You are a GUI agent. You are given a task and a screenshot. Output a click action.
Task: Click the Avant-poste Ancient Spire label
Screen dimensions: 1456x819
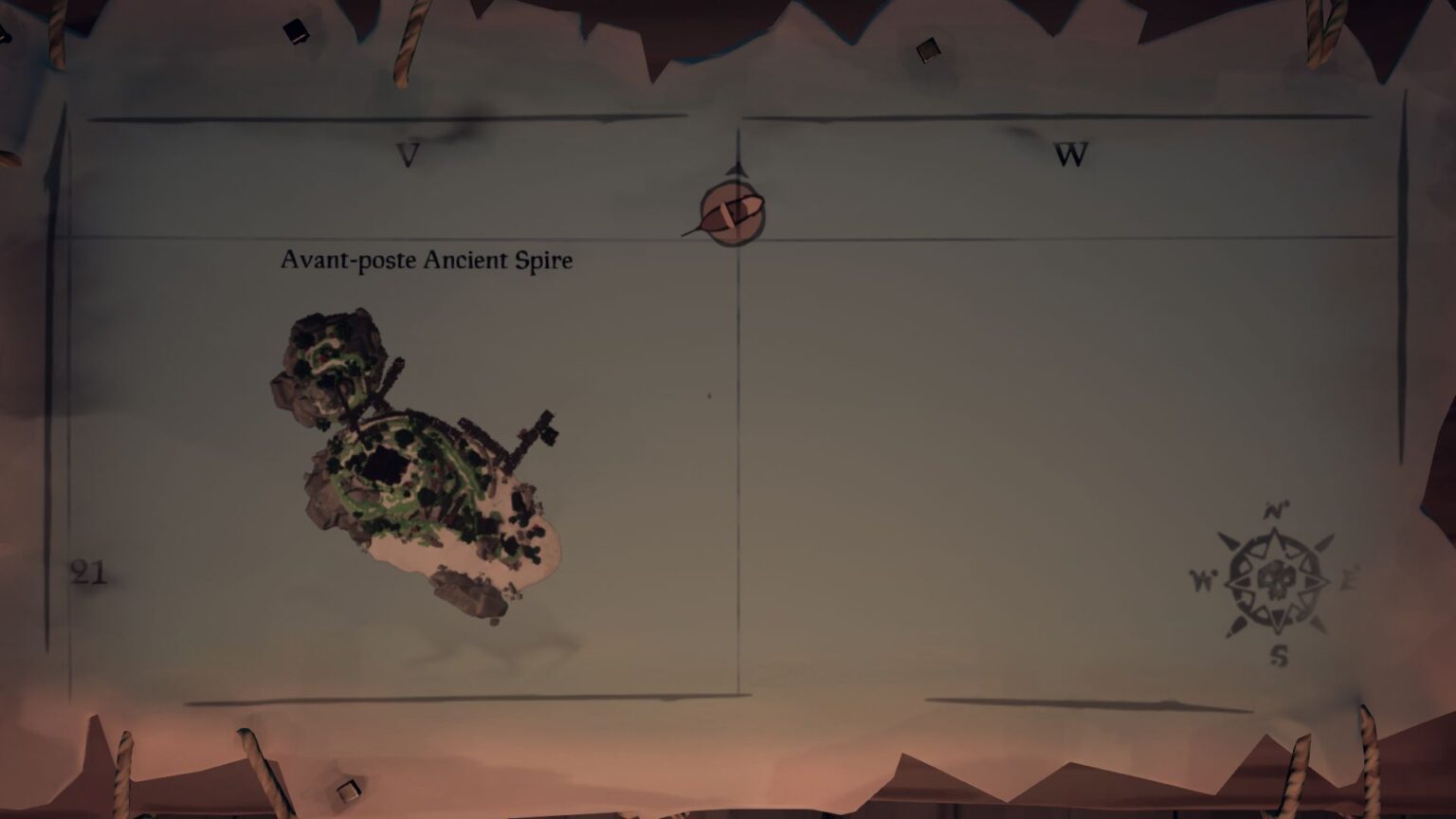[426, 260]
